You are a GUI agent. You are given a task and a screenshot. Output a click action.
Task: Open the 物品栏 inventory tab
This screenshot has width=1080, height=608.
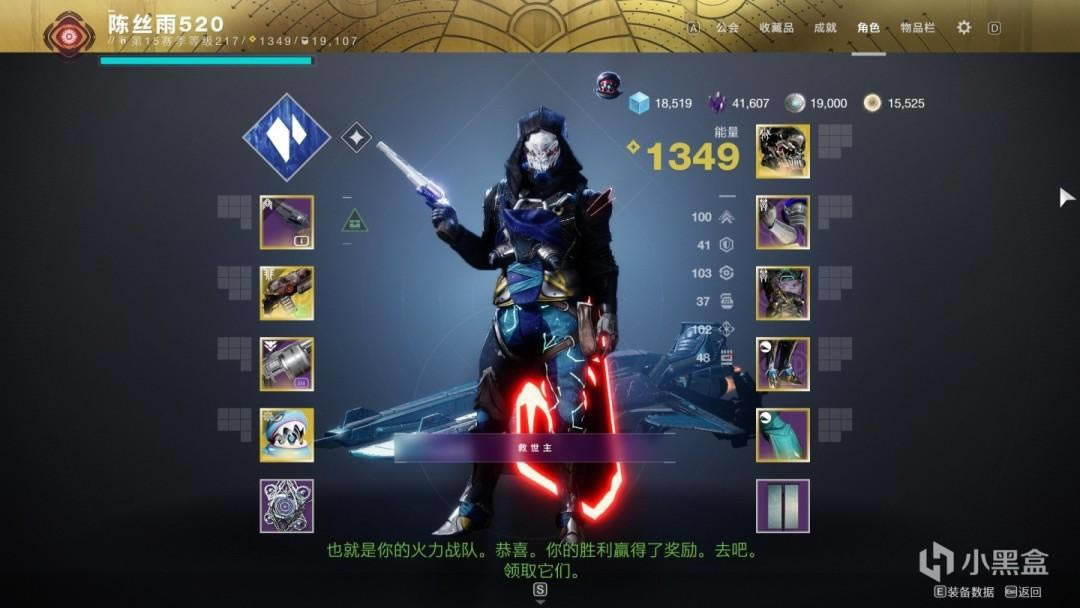click(917, 28)
